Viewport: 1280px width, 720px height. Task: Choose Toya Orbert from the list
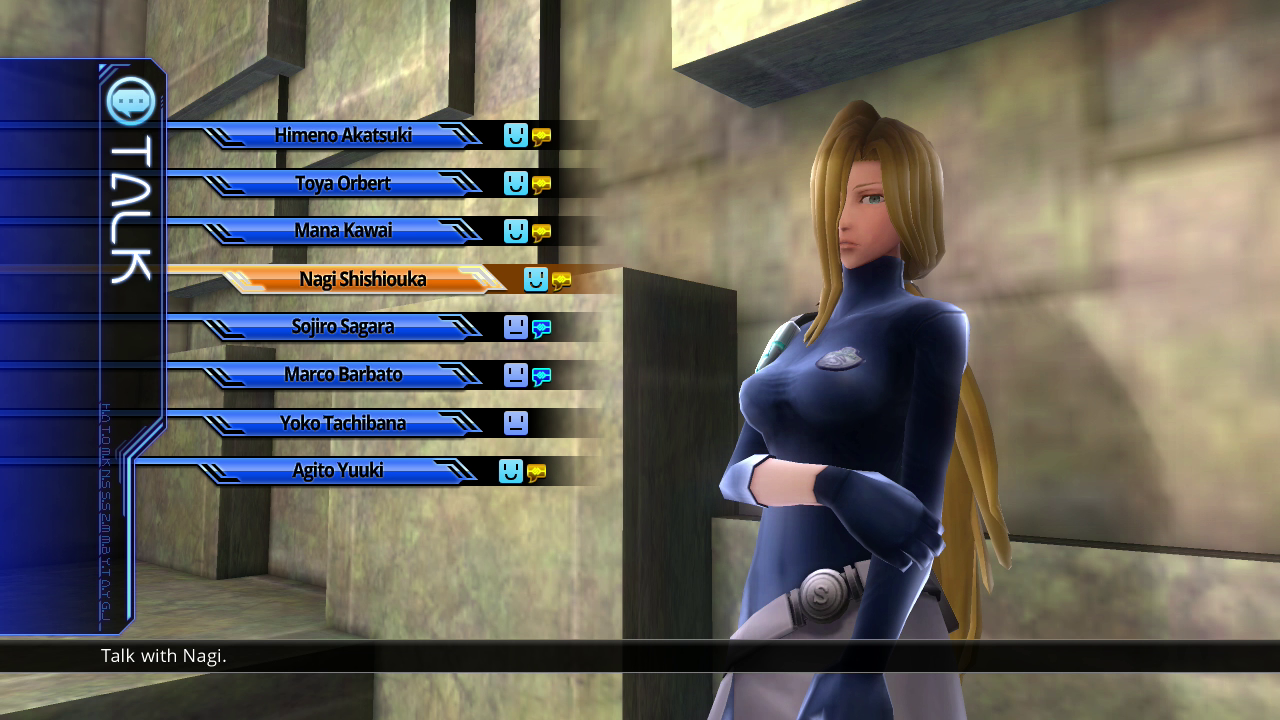click(343, 183)
